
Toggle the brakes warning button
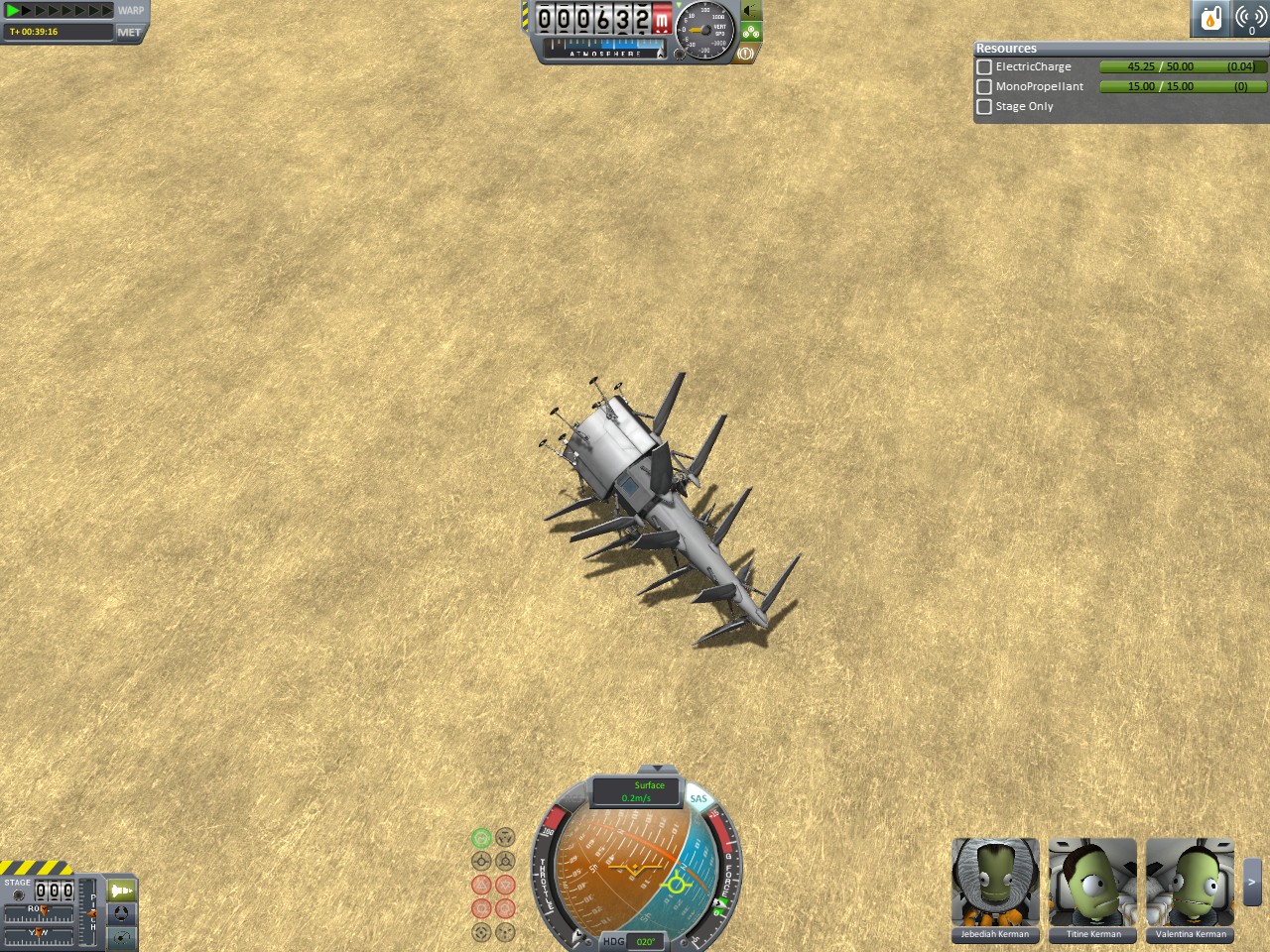pos(745,54)
